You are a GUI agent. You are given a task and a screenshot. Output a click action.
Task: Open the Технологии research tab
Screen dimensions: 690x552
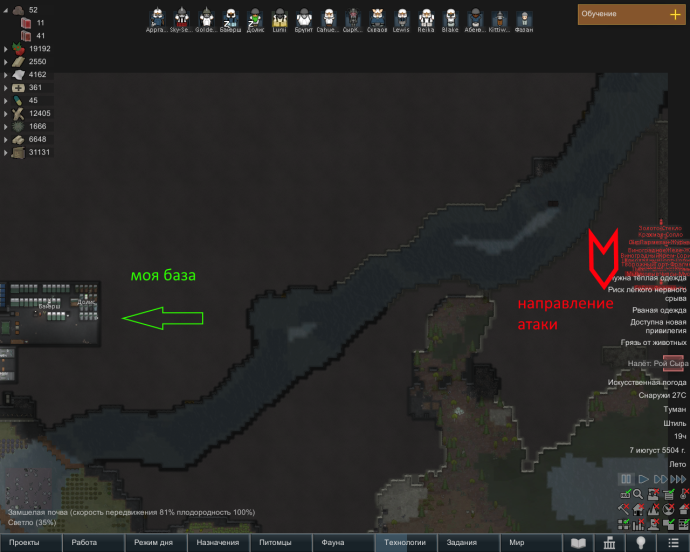(402, 542)
